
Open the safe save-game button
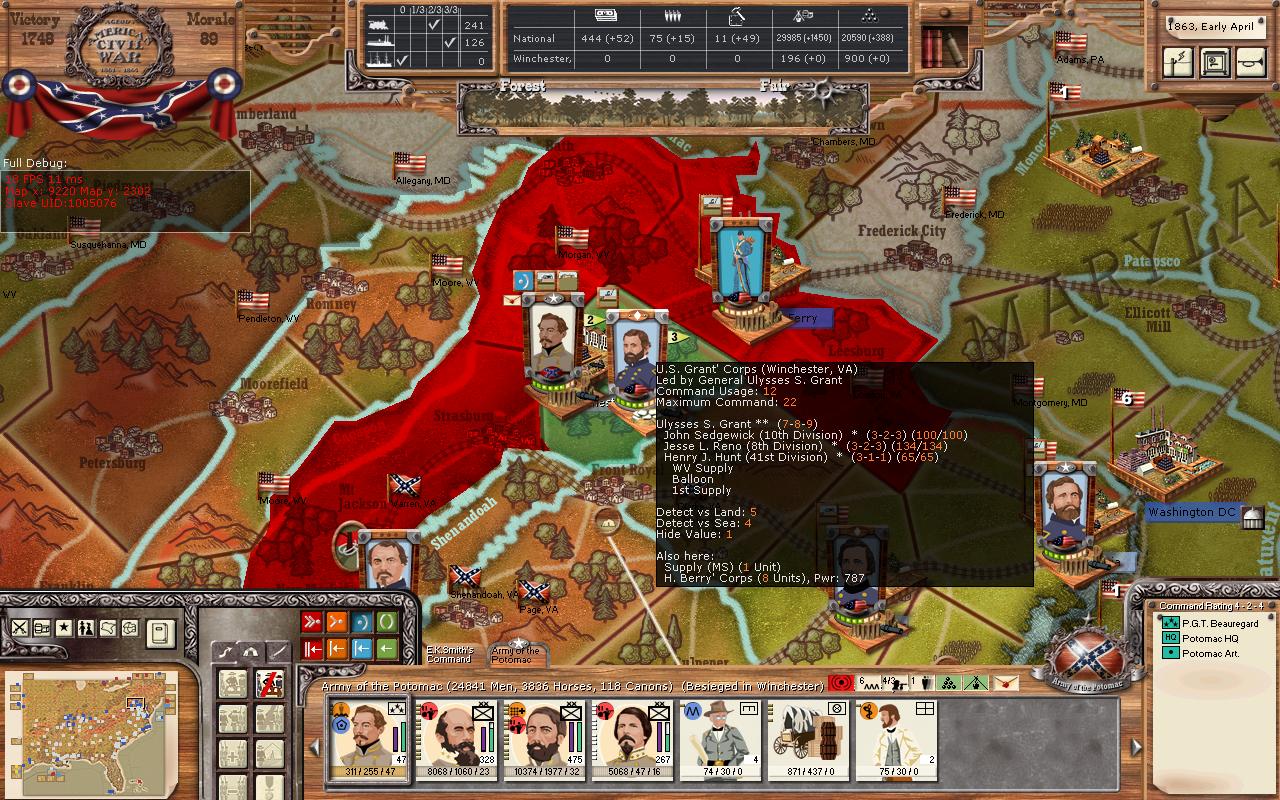pyautogui.click(x=1214, y=62)
